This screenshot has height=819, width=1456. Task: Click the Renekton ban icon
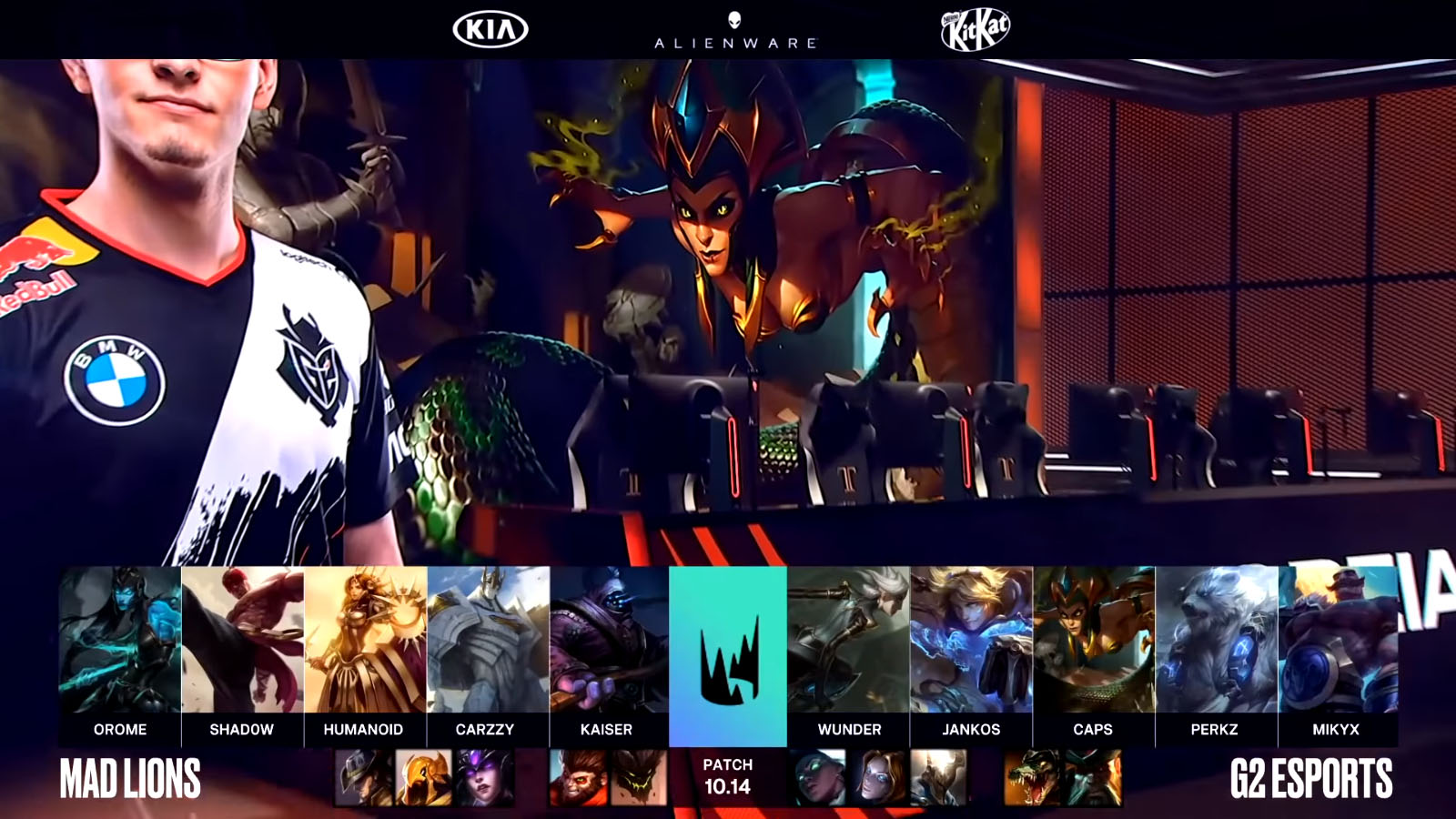[x=1032, y=778]
